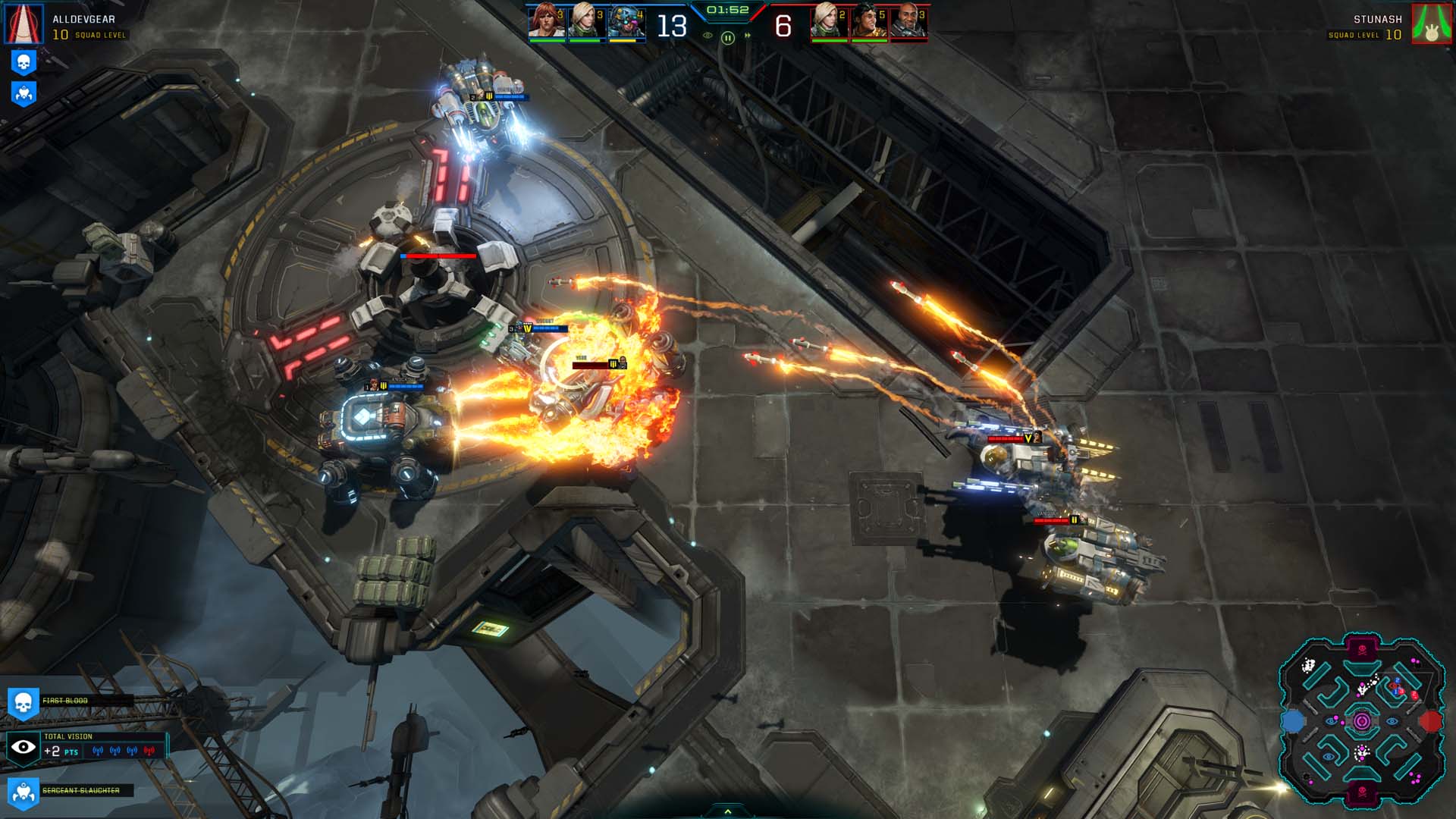The height and width of the screenshot is (819, 1456).
Task: Toggle the eye vision view button
Action: coord(708,36)
